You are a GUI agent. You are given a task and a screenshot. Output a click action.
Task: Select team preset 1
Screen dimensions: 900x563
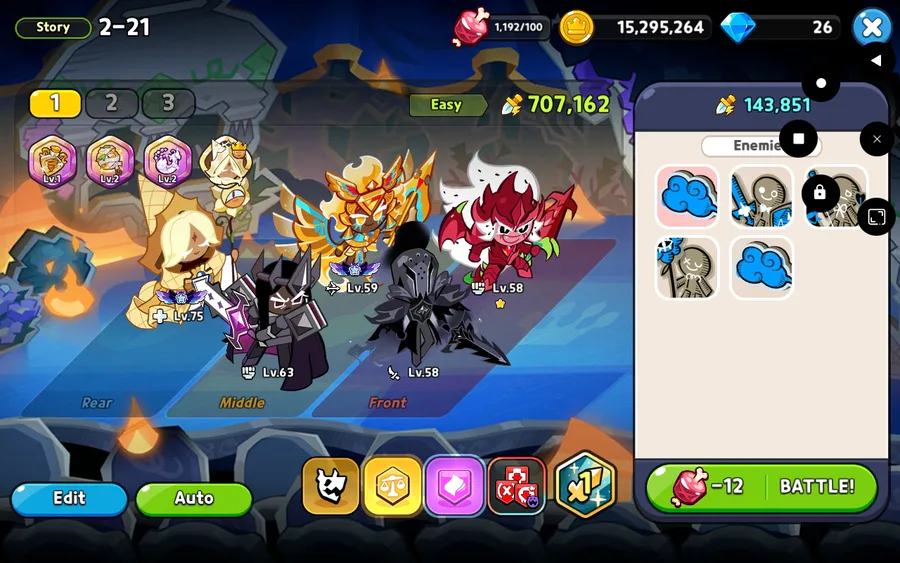(x=55, y=103)
